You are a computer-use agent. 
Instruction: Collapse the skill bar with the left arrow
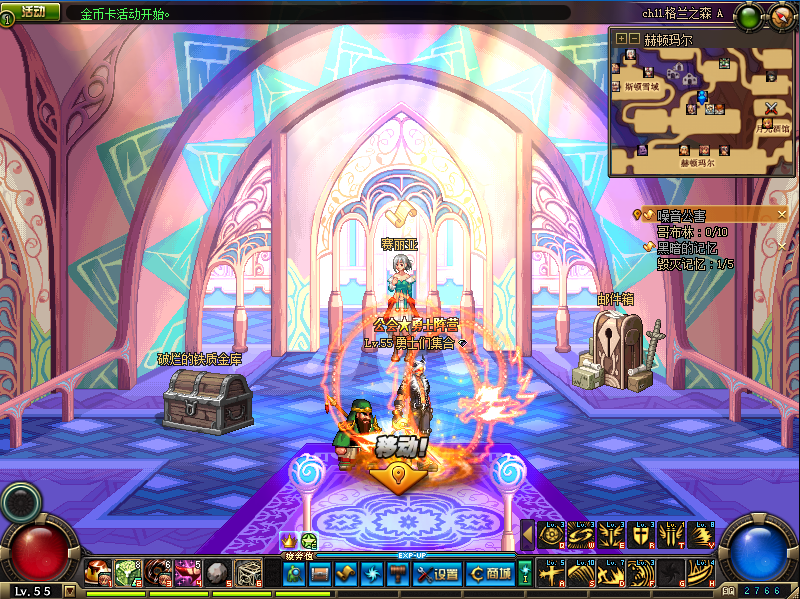(x=528, y=535)
